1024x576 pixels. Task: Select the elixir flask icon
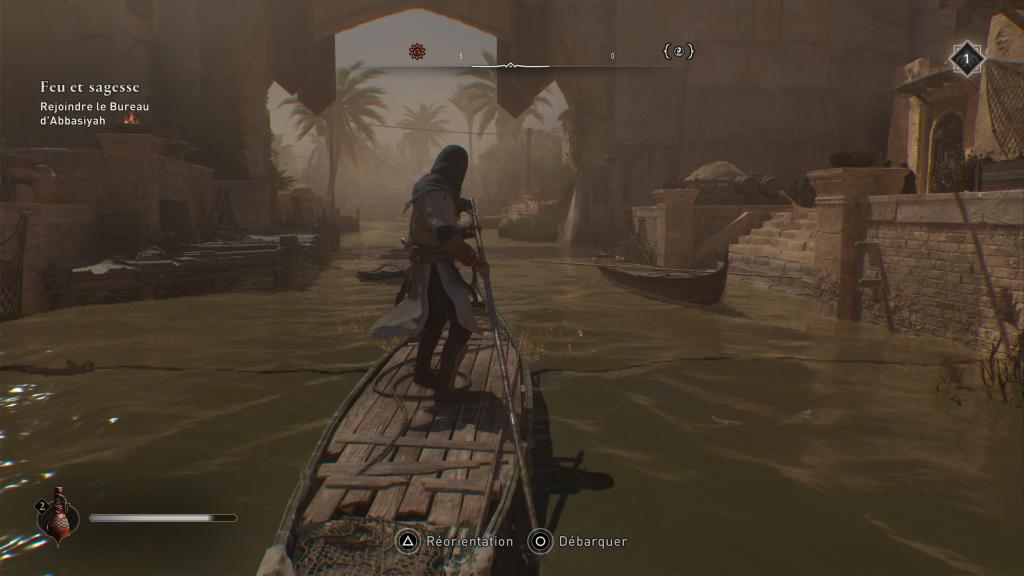[58, 517]
